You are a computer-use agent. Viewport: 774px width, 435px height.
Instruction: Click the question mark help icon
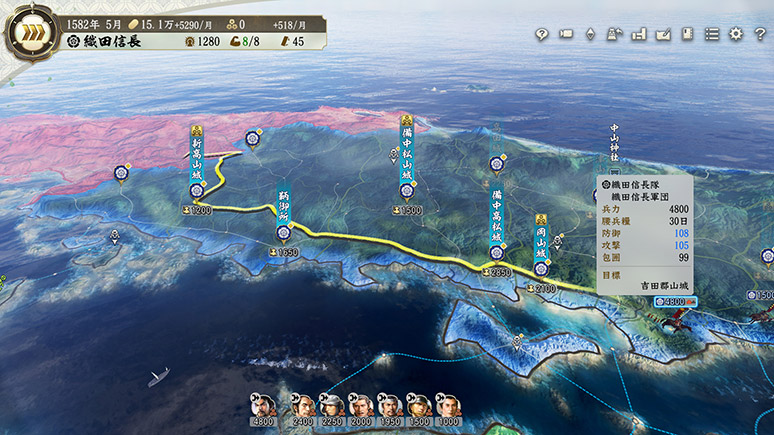pyautogui.click(x=760, y=34)
